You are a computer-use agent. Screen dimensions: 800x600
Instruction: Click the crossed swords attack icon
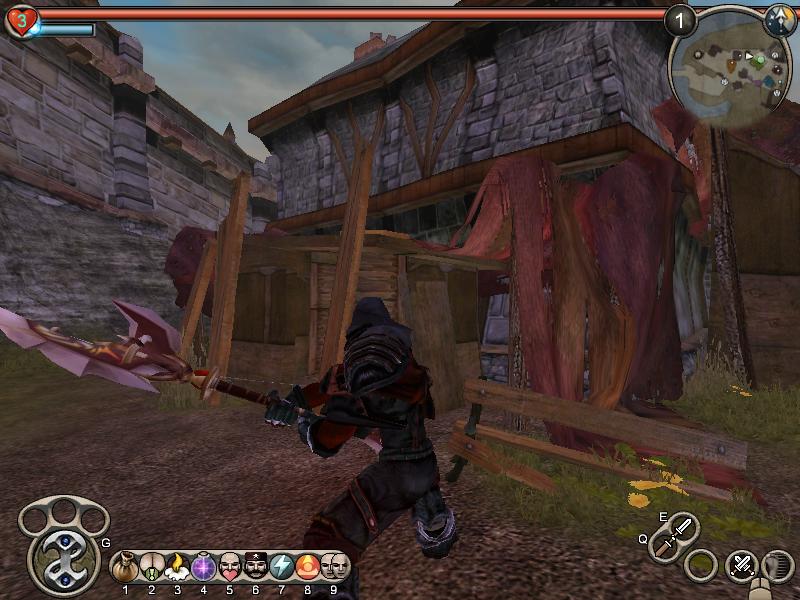point(741,565)
